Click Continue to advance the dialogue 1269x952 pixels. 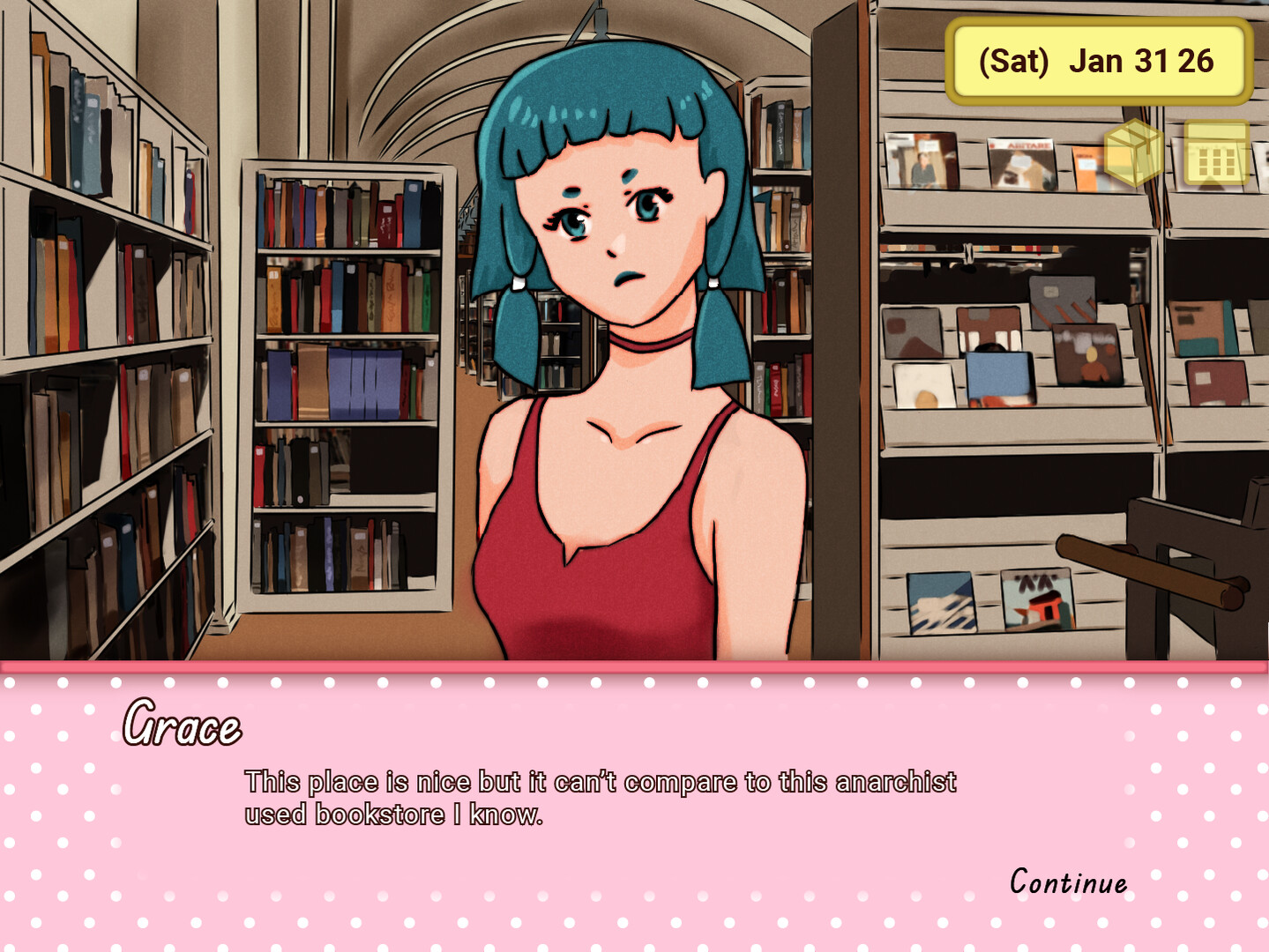coord(1066,881)
